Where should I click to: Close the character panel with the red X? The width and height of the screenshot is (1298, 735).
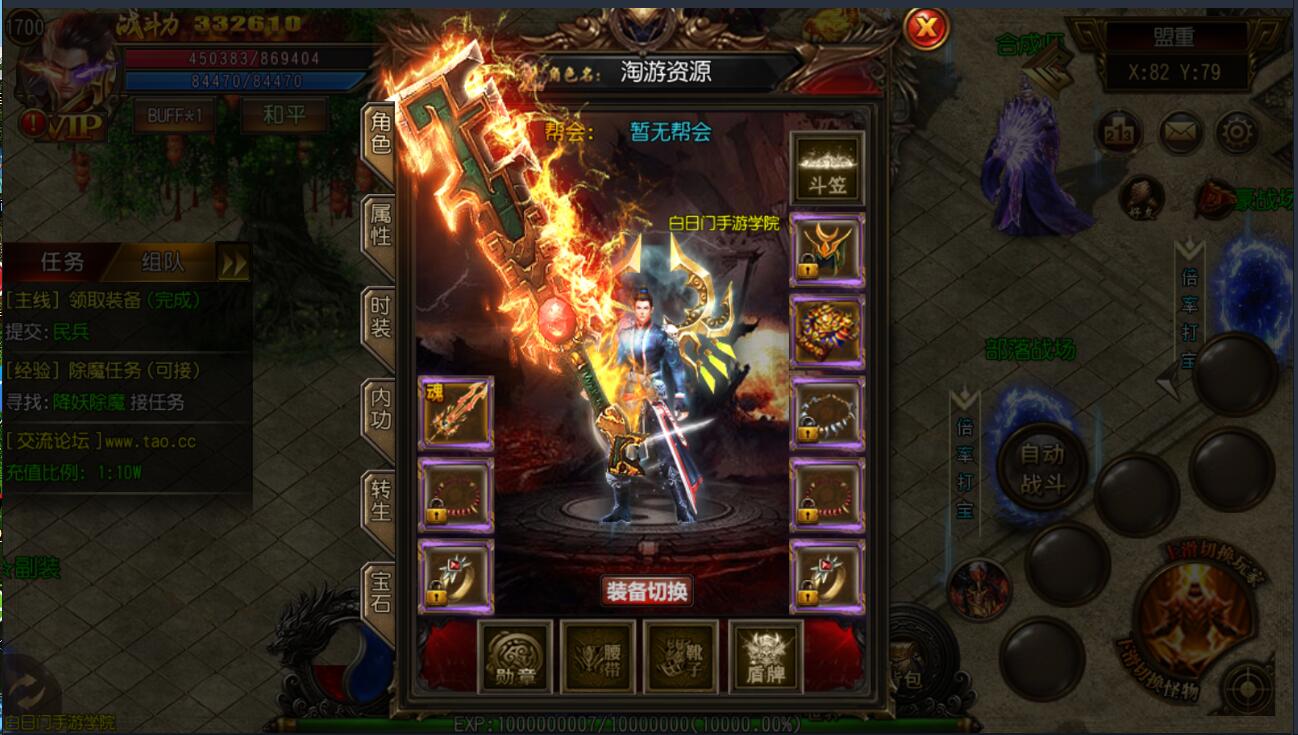[926, 29]
